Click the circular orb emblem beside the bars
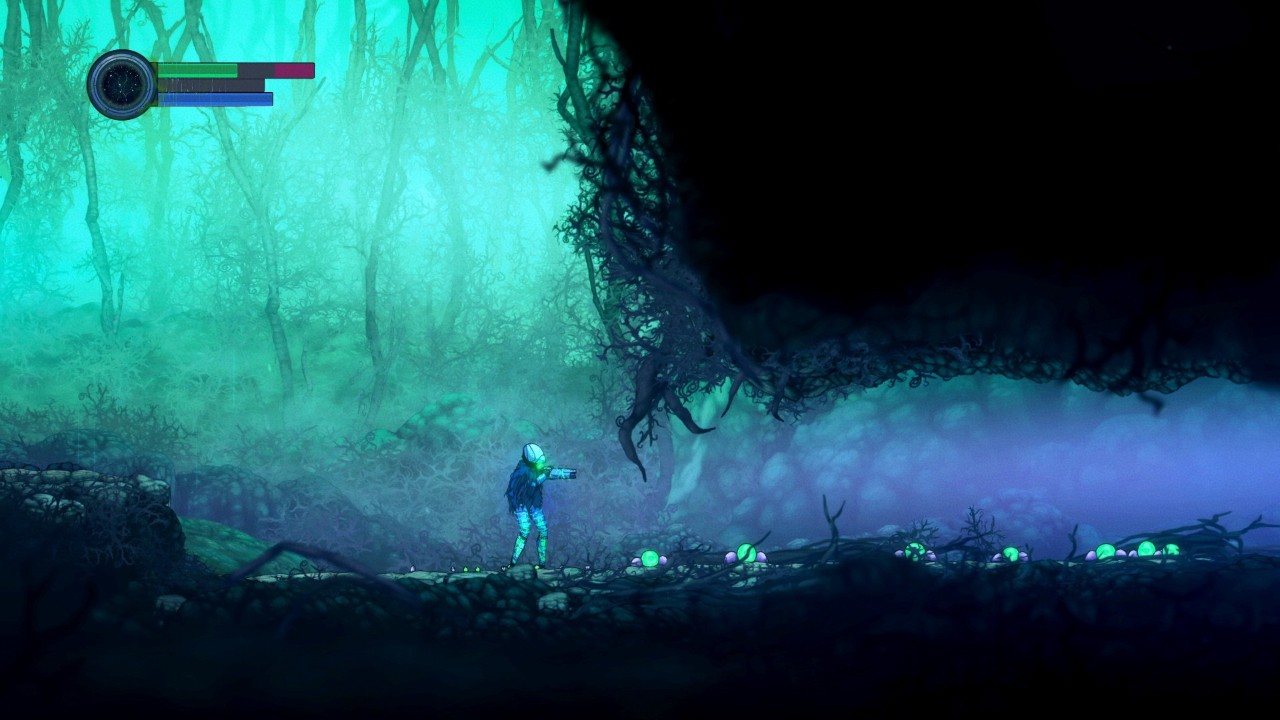This screenshot has width=1280, height=720. click(121, 85)
